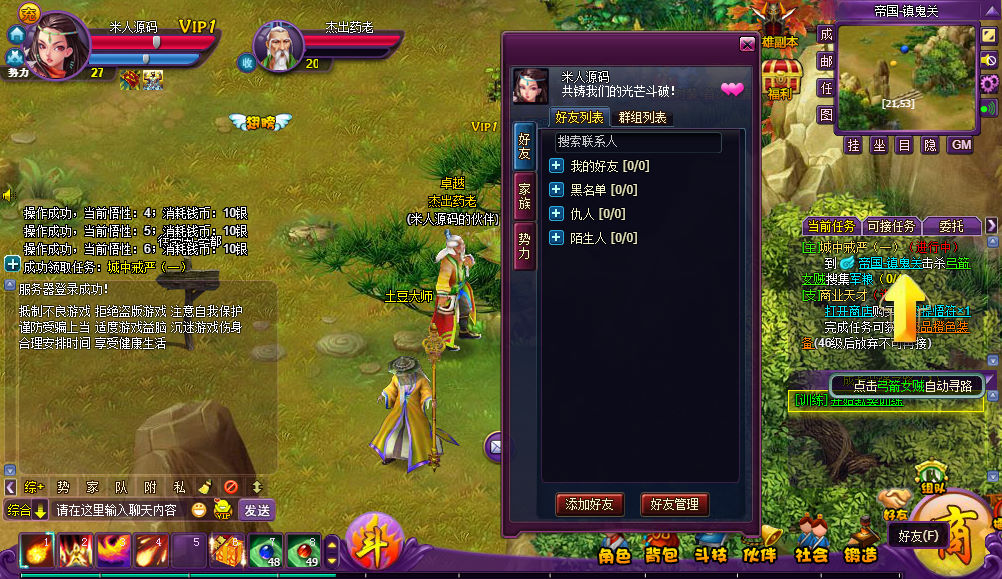Screen dimensions: 1002x579
Task: Open the 角色 character menu
Action: tap(614, 553)
